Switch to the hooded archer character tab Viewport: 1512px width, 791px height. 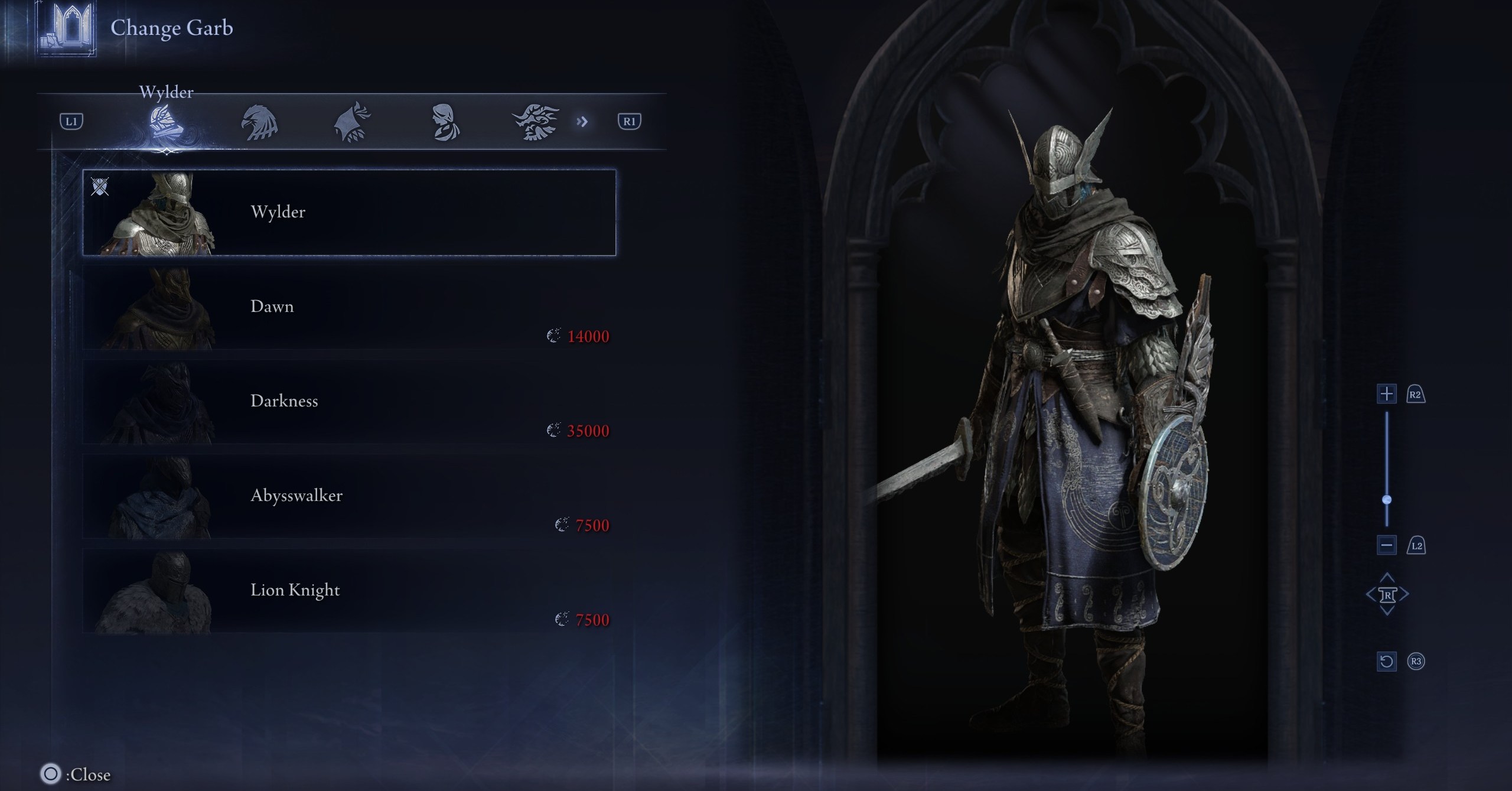352,122
